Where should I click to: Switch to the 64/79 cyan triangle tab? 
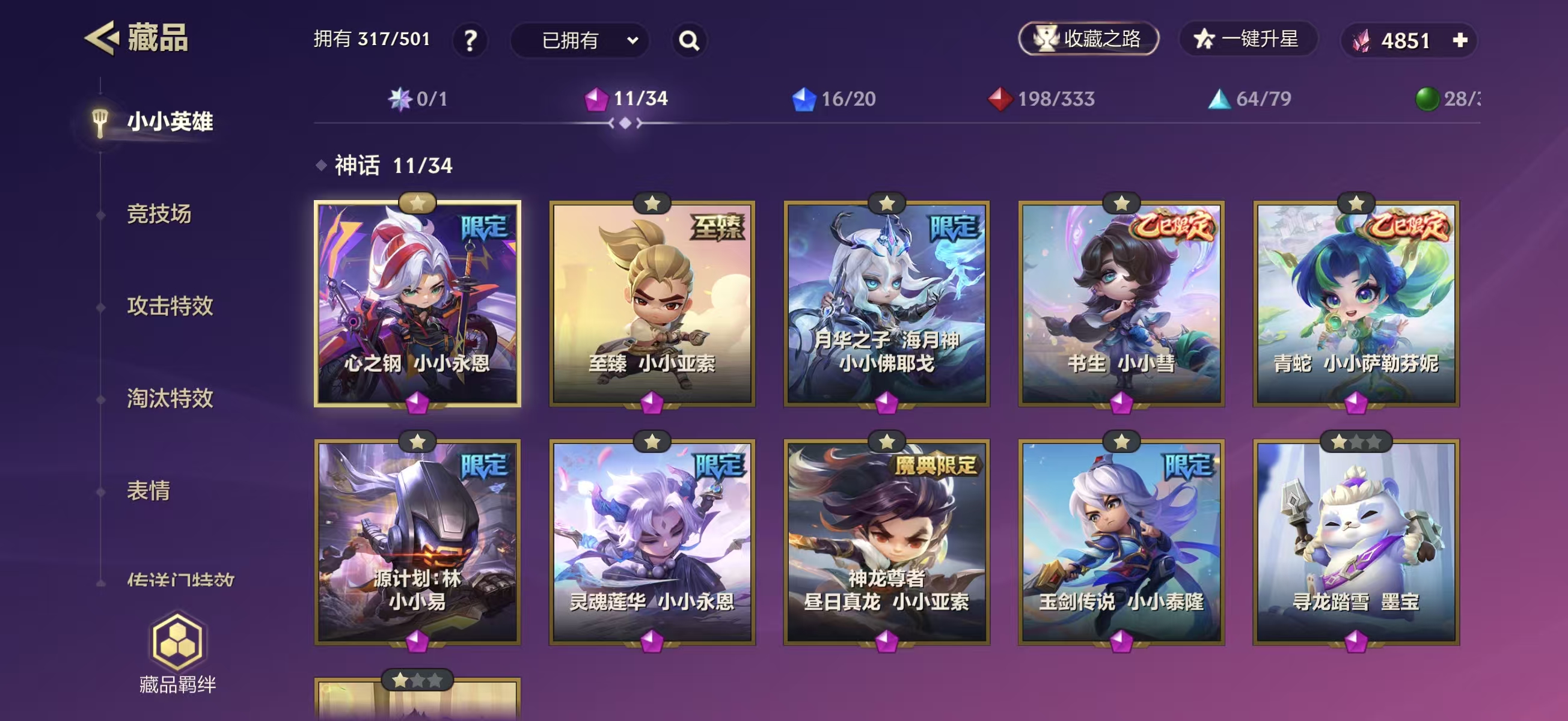pyautogui.click(x=1250, y=99)
